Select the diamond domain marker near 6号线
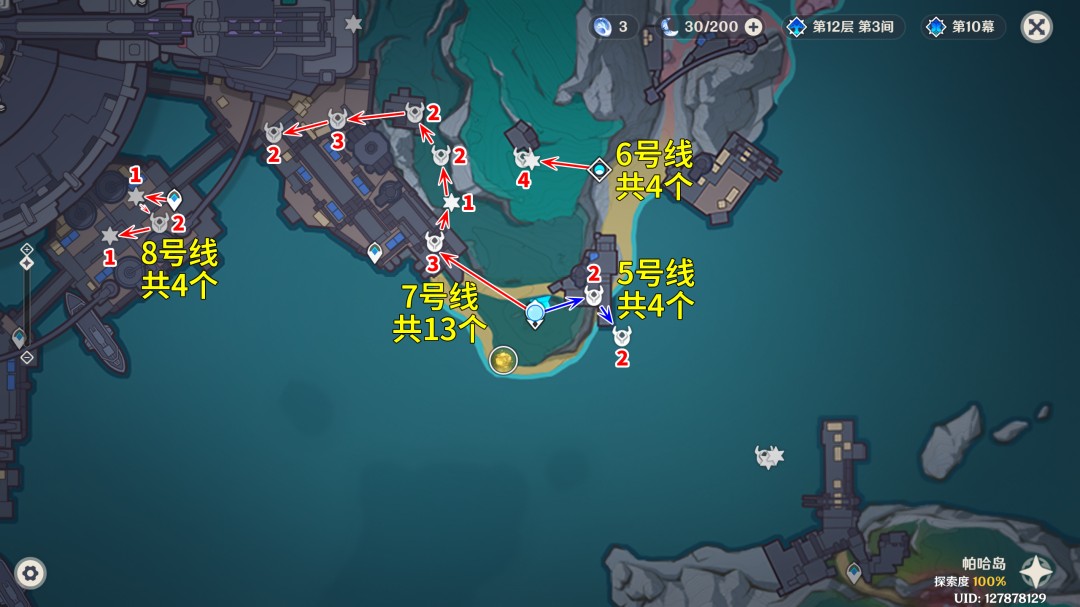The image size is (1080, 607). (599, 170)
